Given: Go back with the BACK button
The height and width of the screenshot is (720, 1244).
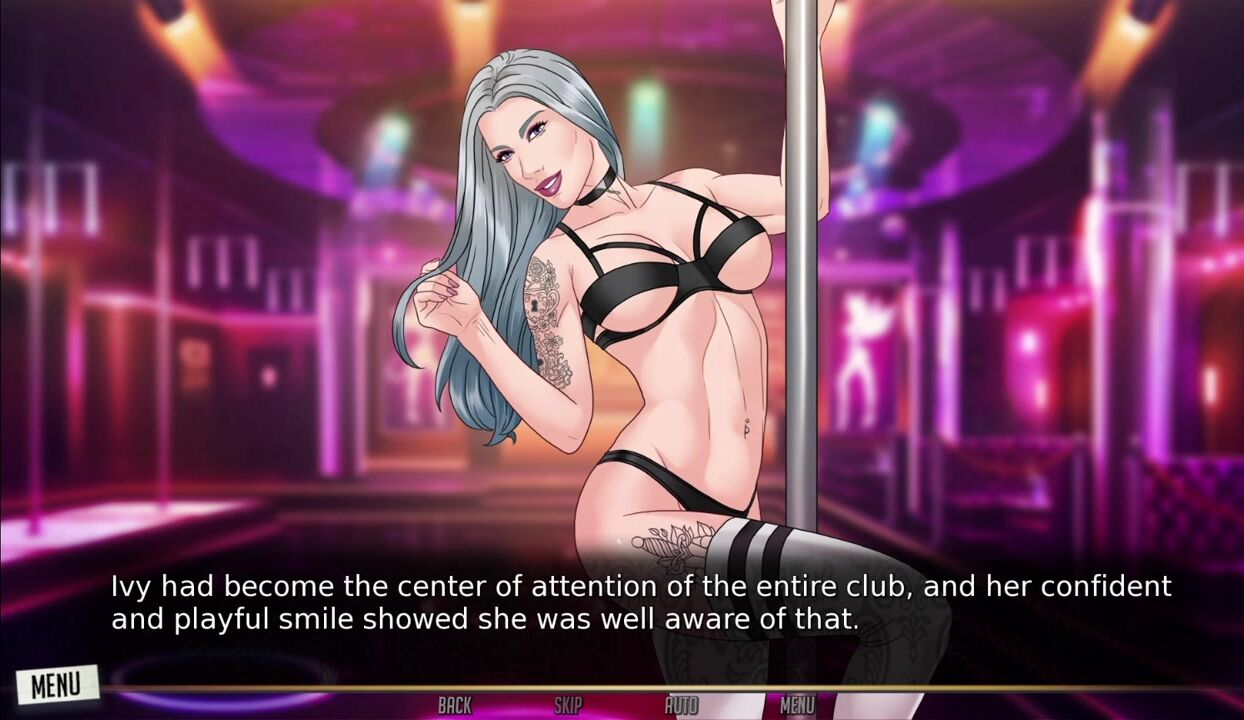Looking at the screenshot, I should coord(454,706).
